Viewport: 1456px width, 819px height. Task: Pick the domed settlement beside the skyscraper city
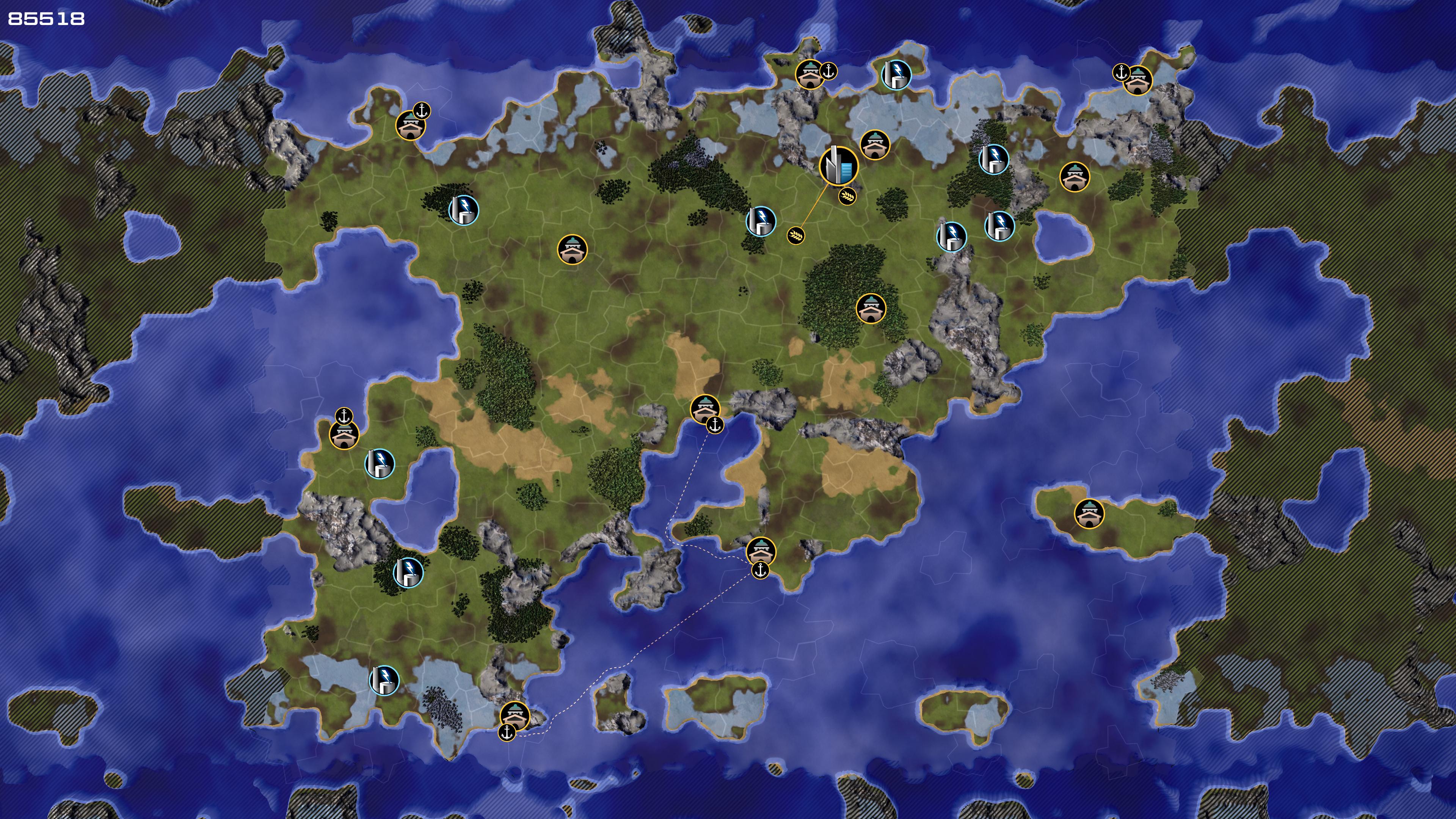(874, 145)
